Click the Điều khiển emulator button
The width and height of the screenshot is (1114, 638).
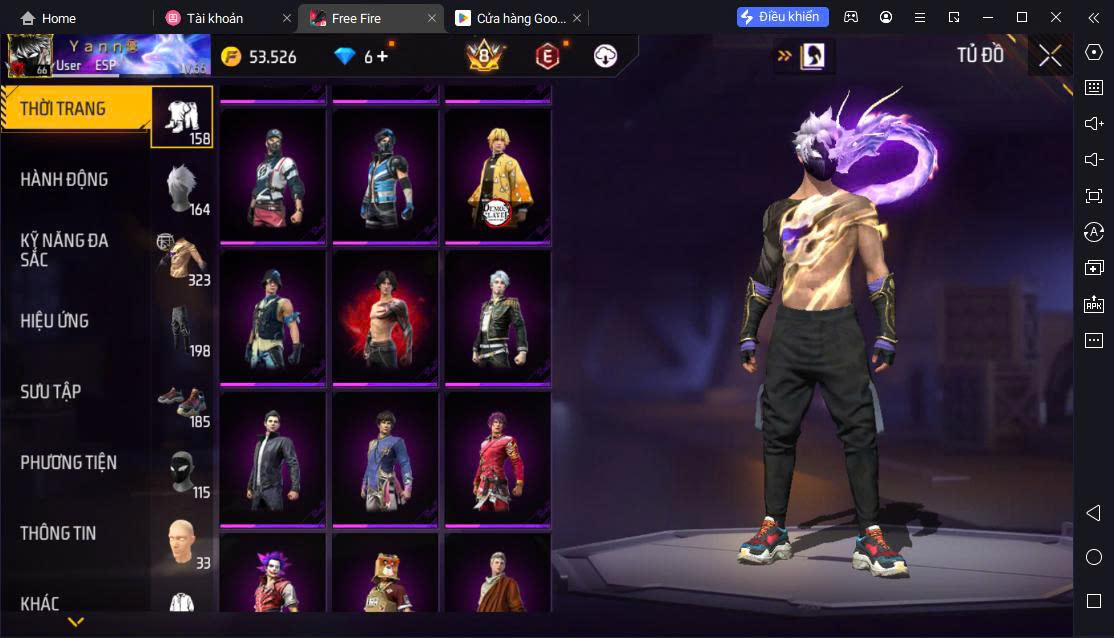tap(782, 17)
